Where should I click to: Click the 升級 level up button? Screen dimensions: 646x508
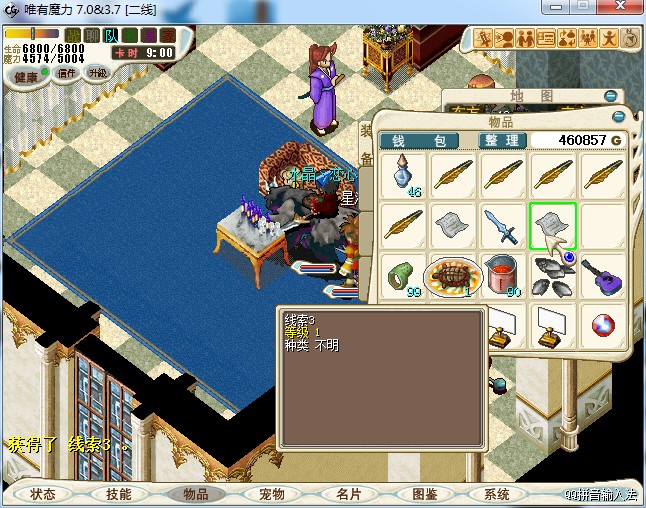click(x=98, y=73)
